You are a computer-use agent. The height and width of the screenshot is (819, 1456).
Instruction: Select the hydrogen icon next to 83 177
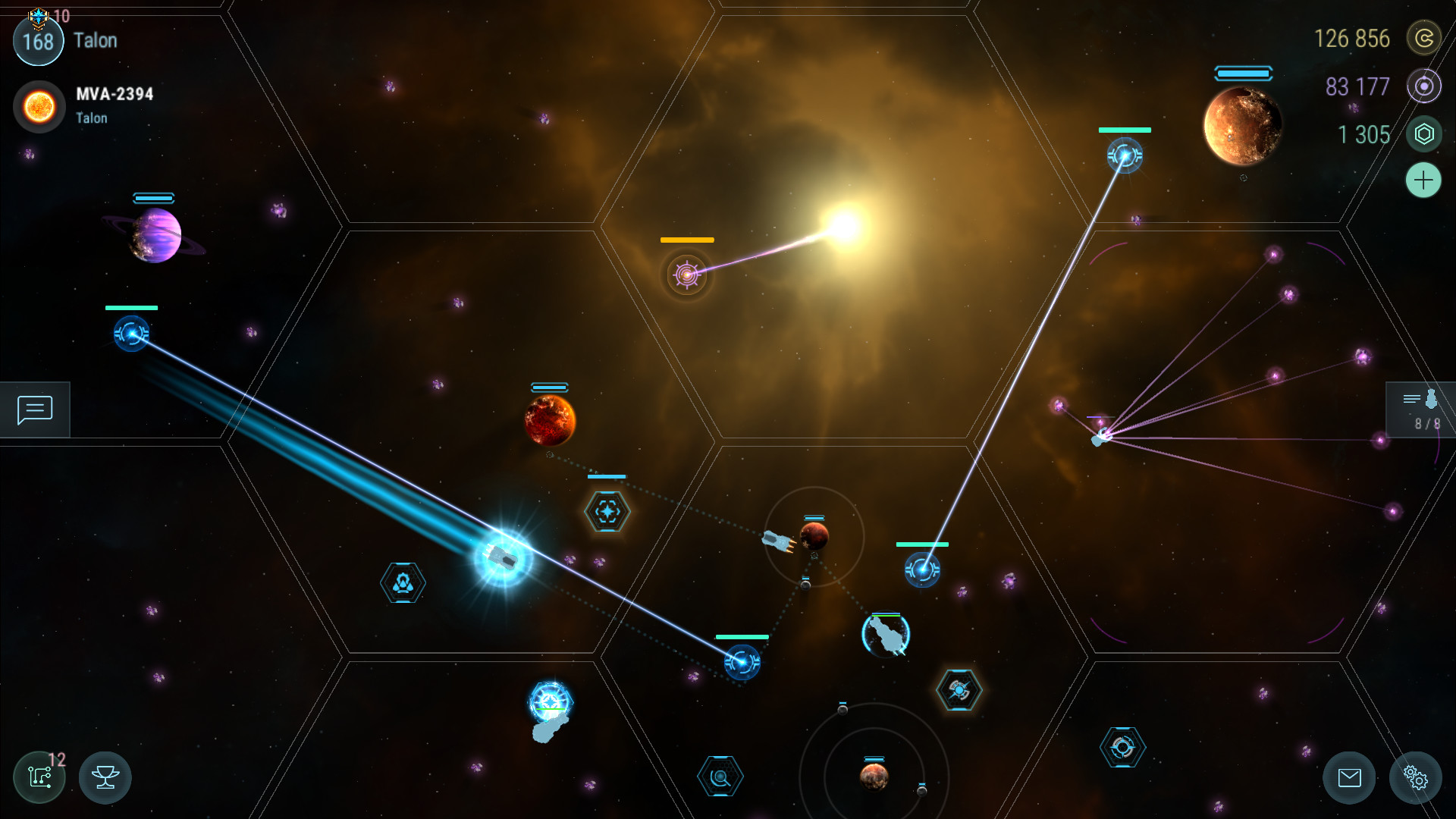point(1425,86)
